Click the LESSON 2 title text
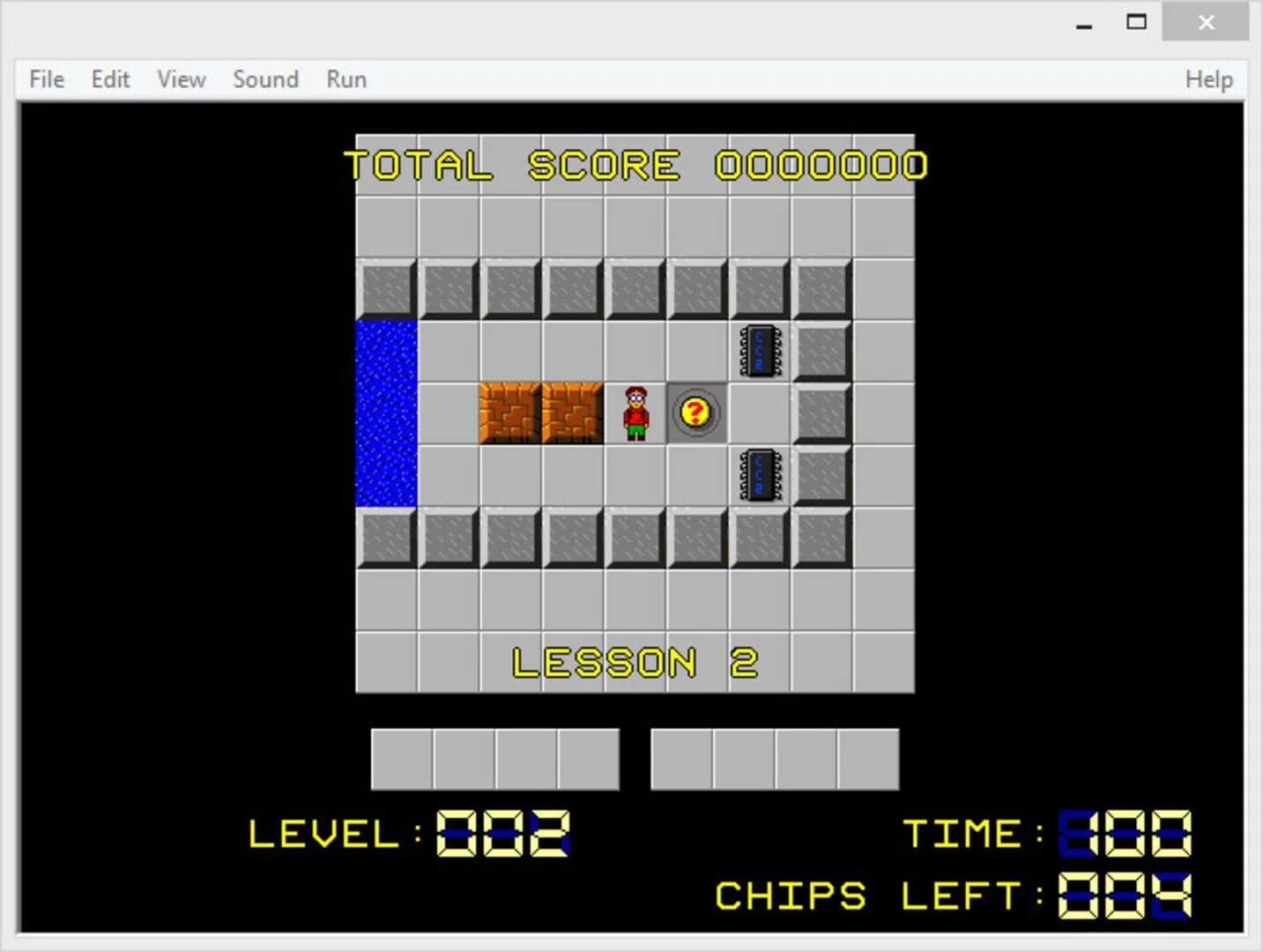 tap(636, 661)
